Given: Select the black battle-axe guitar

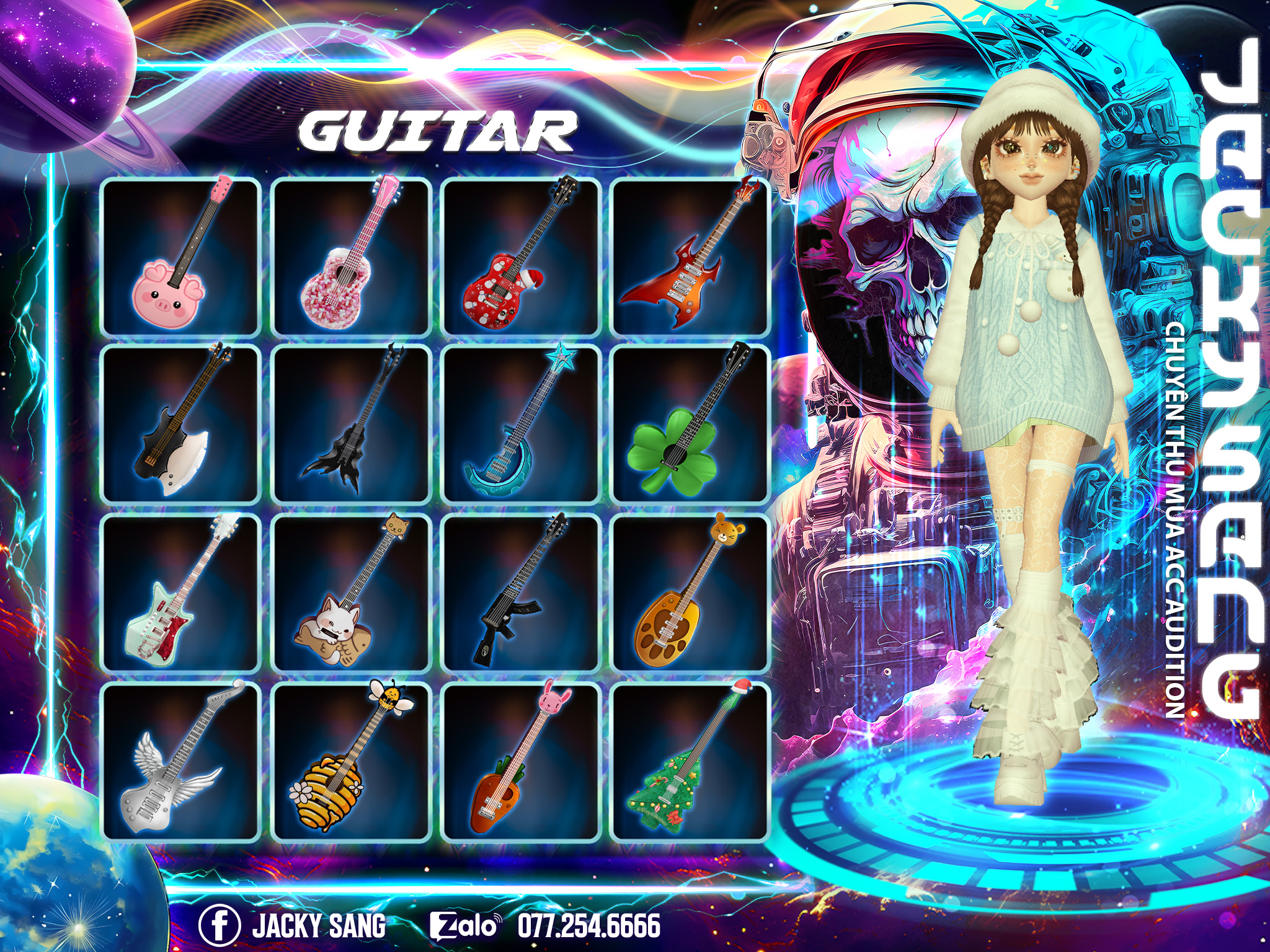Looking at the screenshot, I should click(x=180, y=425).
